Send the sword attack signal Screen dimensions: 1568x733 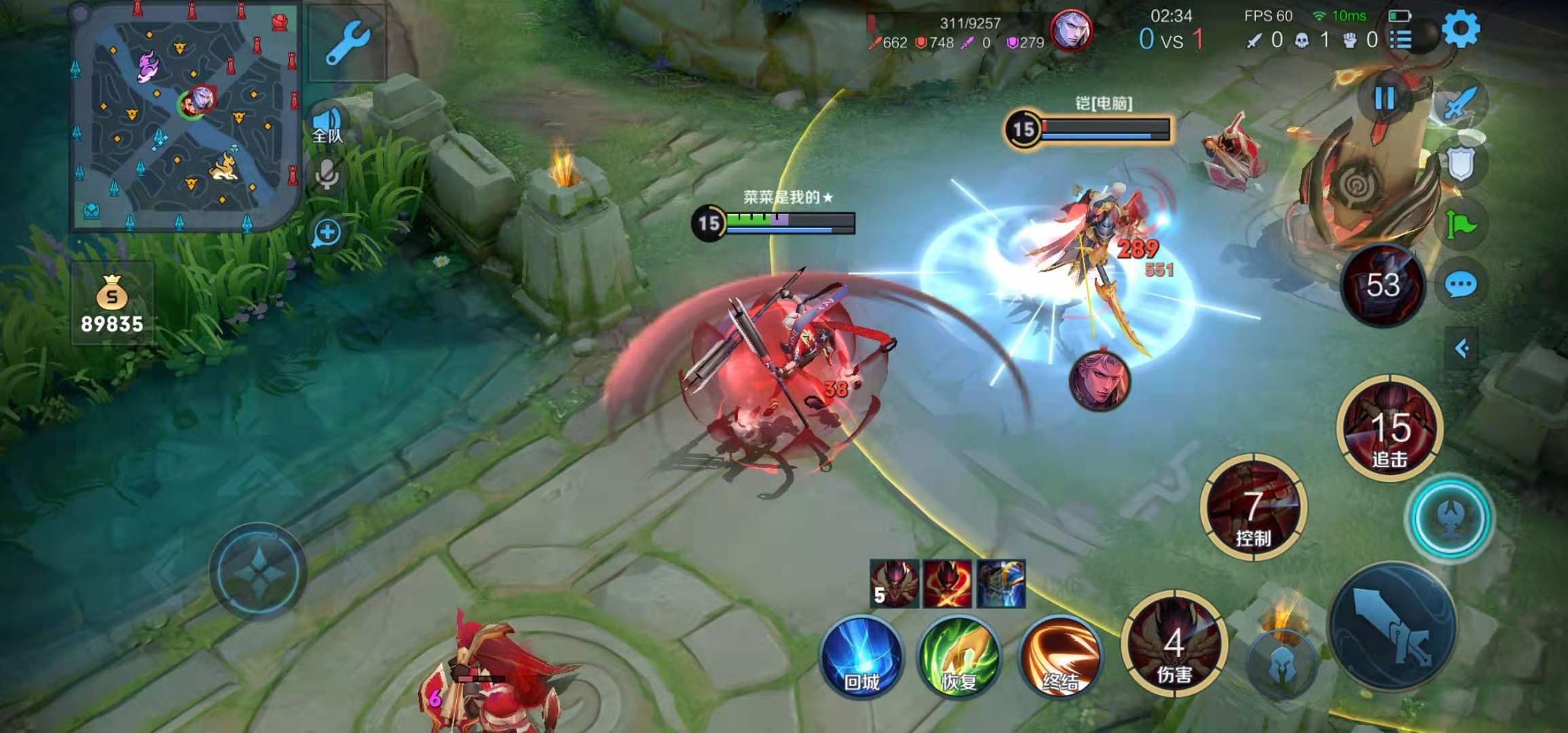[1461, 103]
